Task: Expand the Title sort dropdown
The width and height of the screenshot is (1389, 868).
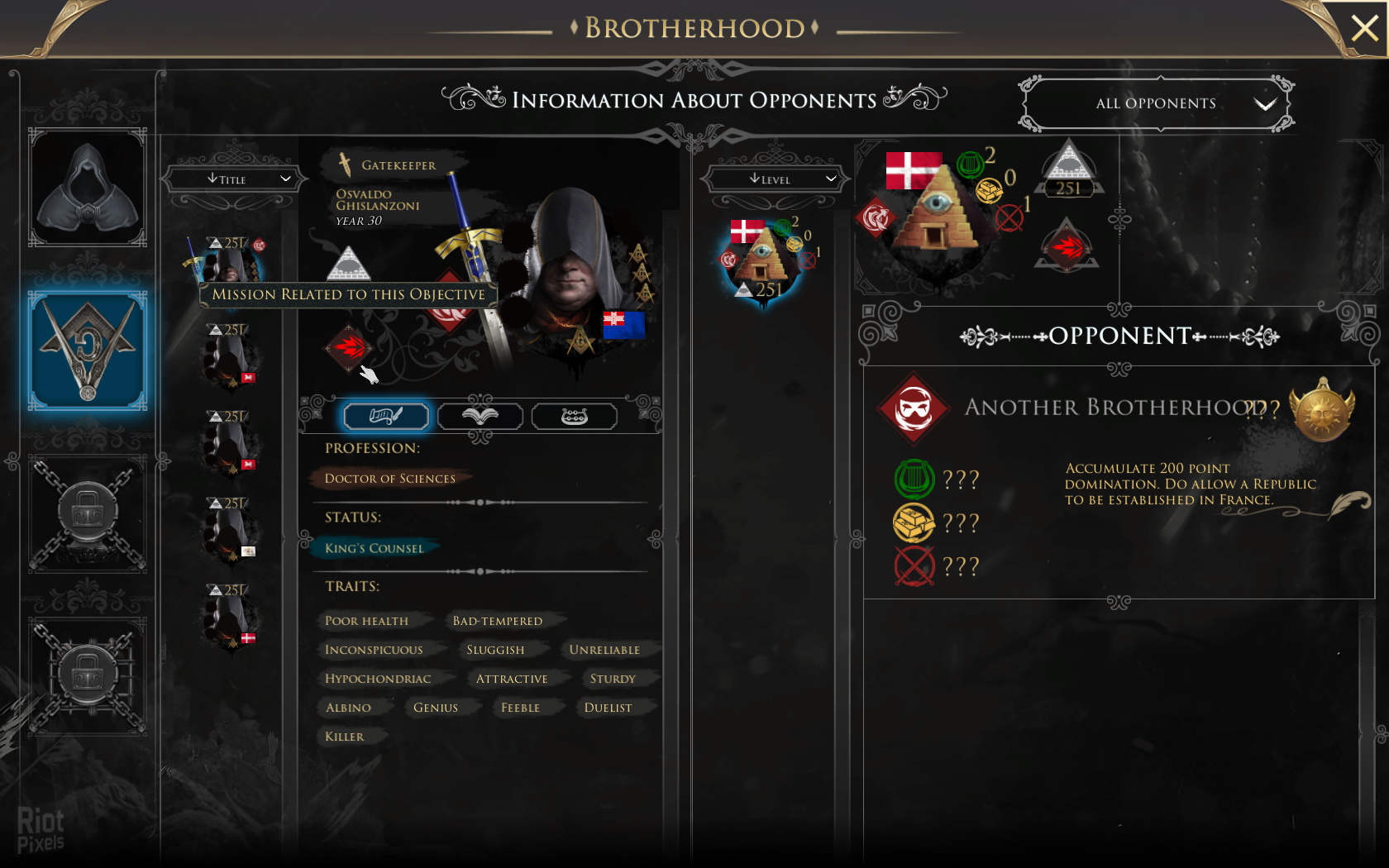Action: [236, 179]
